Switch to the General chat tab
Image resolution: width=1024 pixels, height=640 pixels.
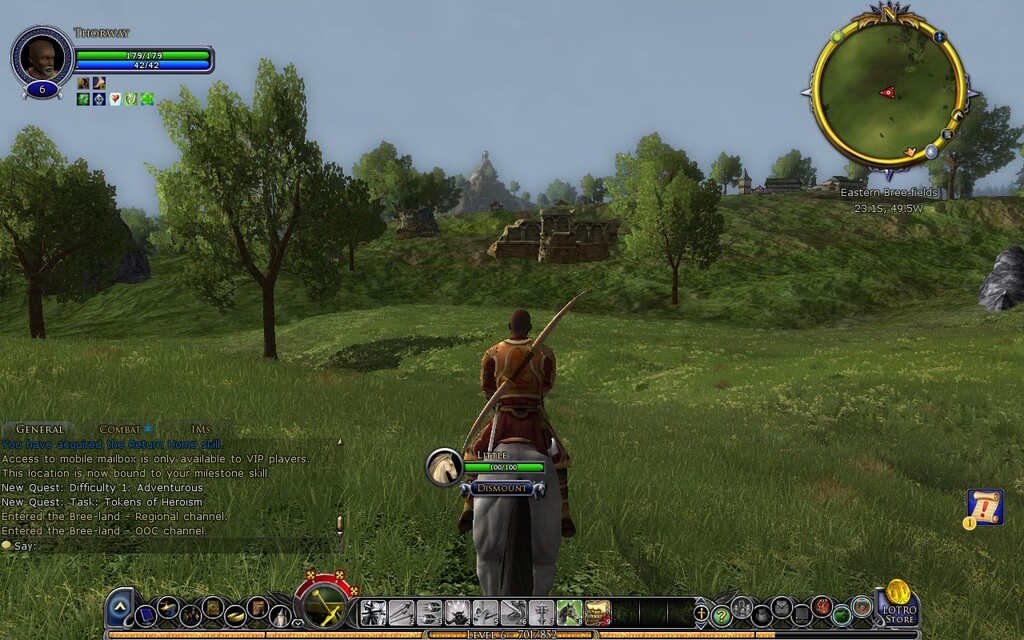point(38,429)
